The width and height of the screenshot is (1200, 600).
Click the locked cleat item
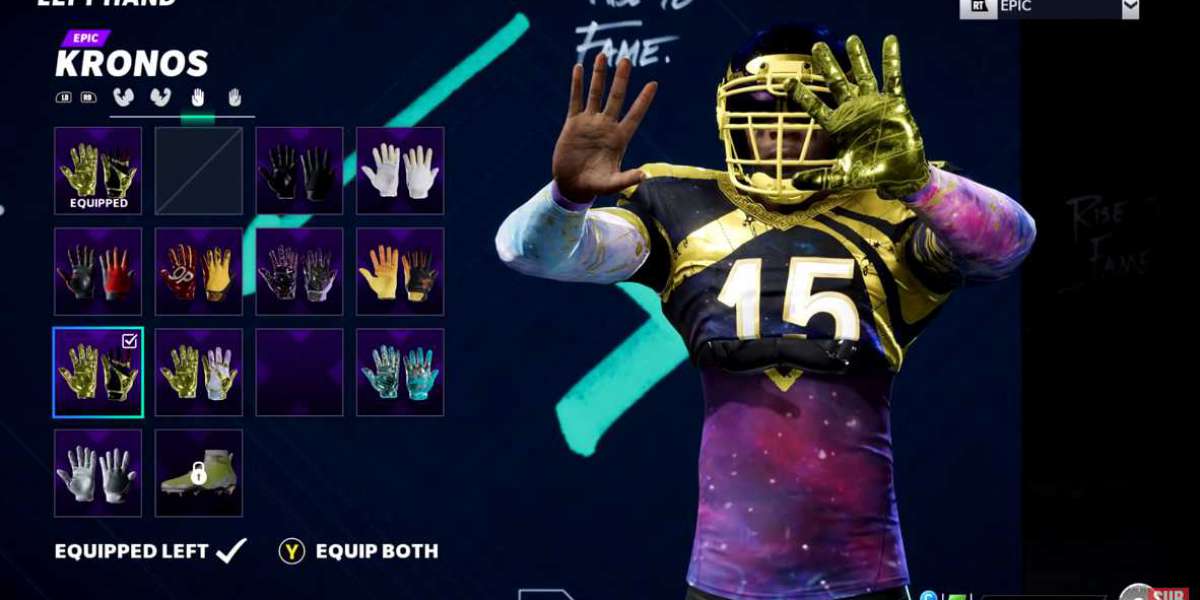pos(199,473)
